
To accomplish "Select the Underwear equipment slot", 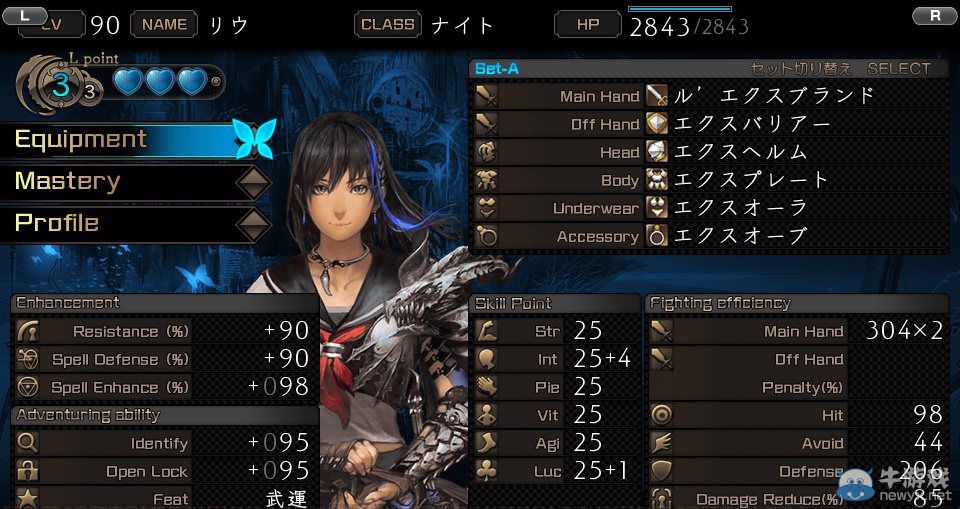I will click(x=708, y=208).
